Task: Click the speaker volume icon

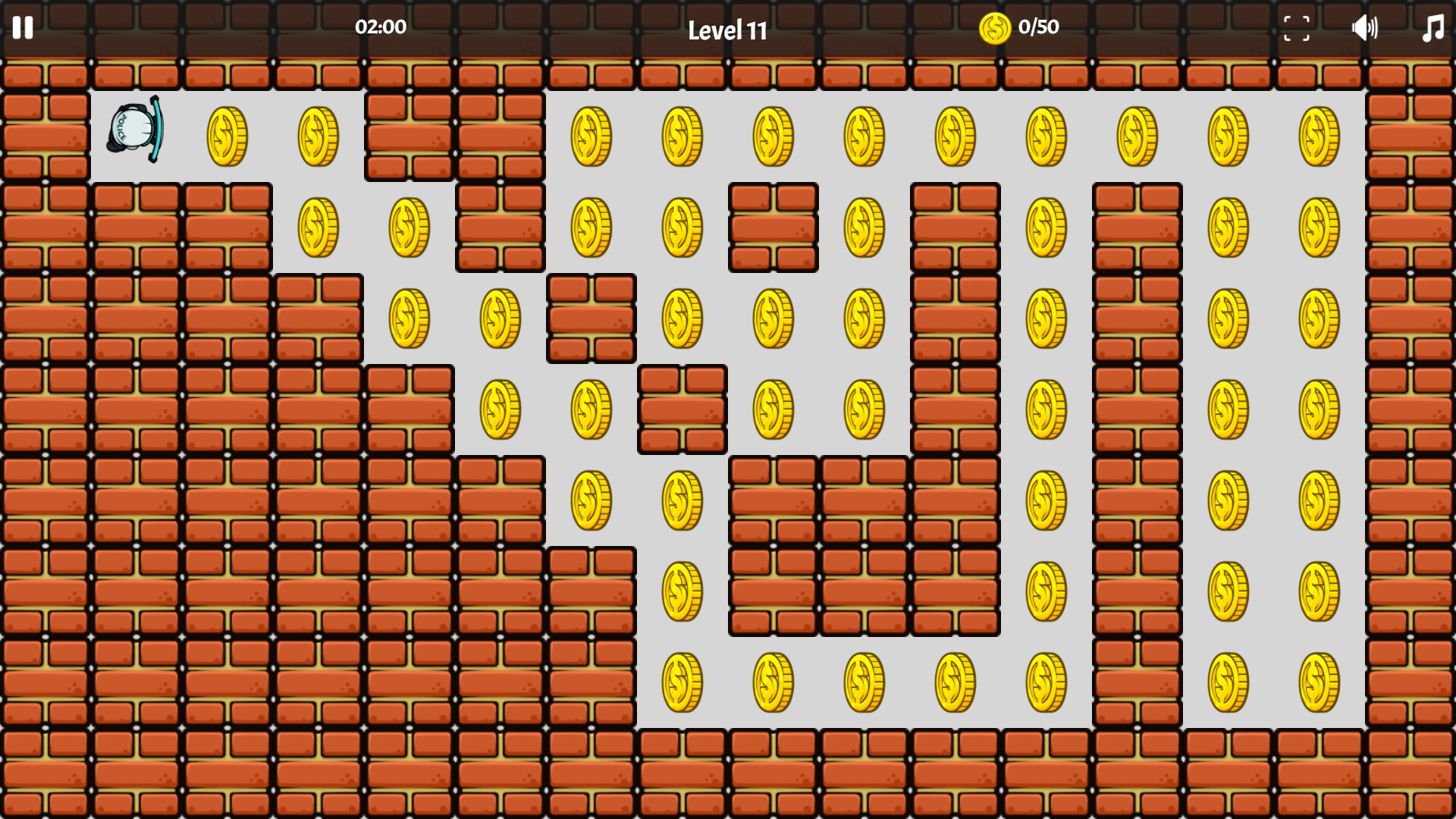Action: click(x=1366, y=29)
